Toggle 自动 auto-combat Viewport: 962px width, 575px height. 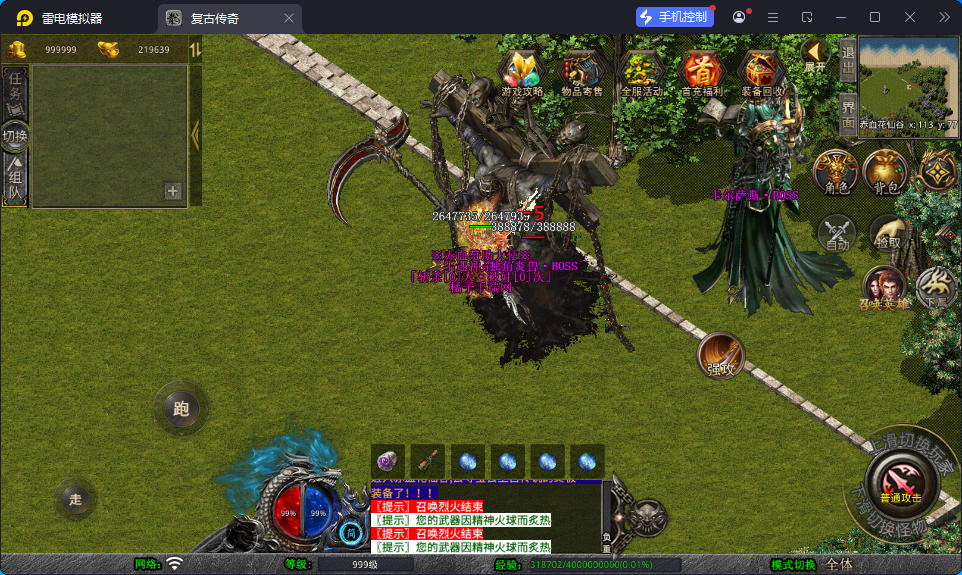point(837,234)
